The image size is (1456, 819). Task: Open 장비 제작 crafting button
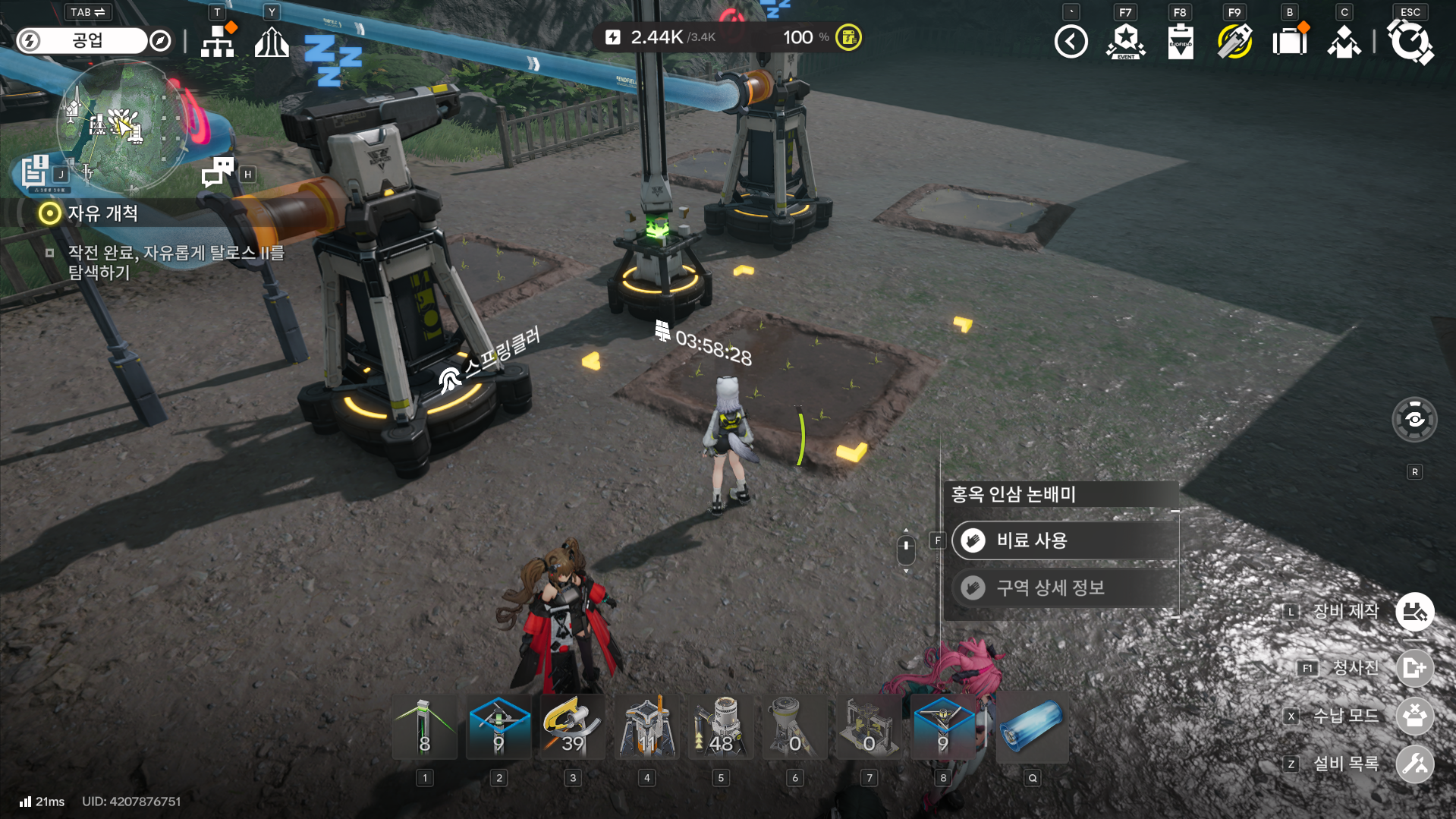pos(1414,612)
